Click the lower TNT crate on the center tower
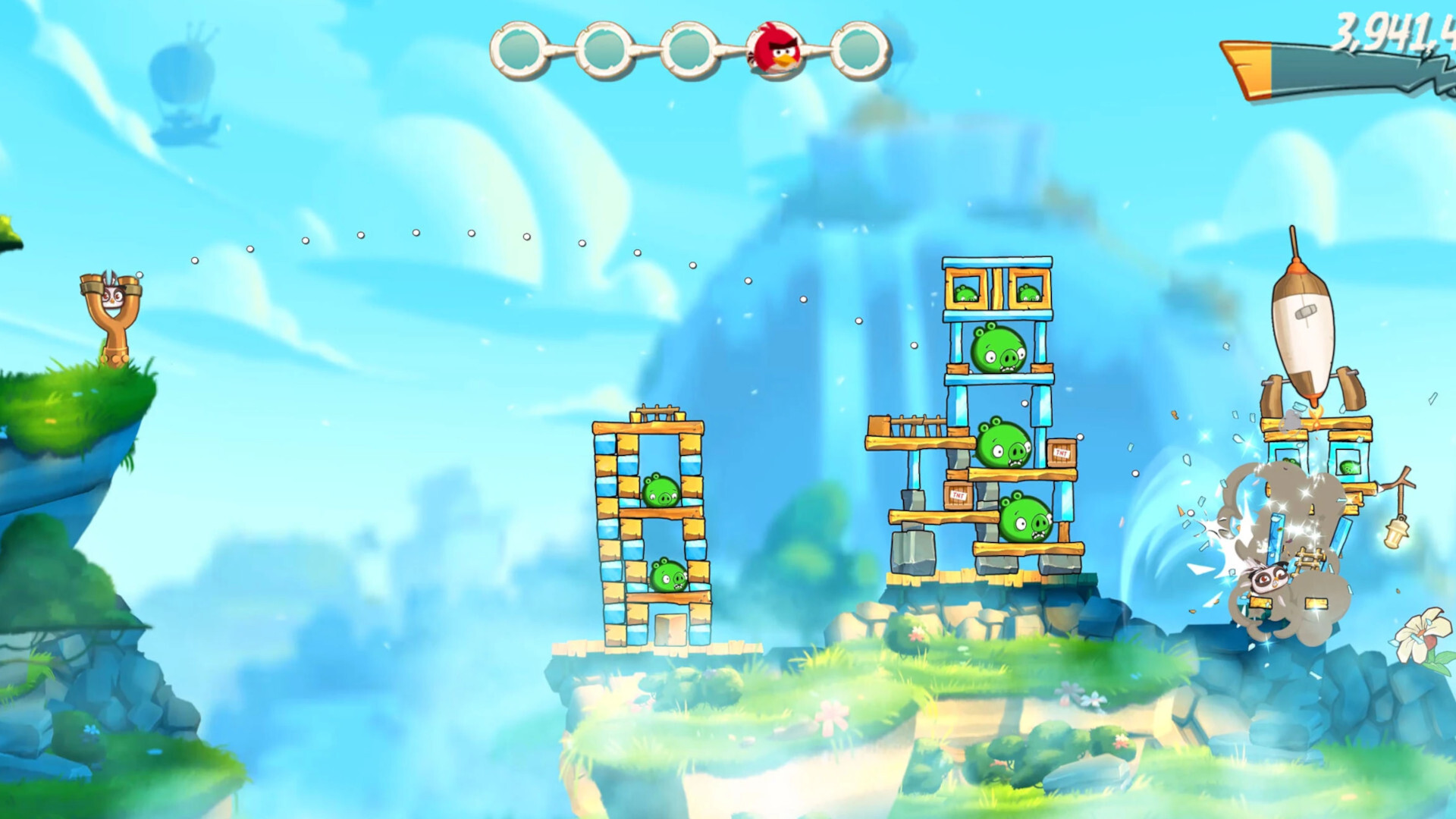1456x819 pixels. pyautogui.click(x=957, y=497)
